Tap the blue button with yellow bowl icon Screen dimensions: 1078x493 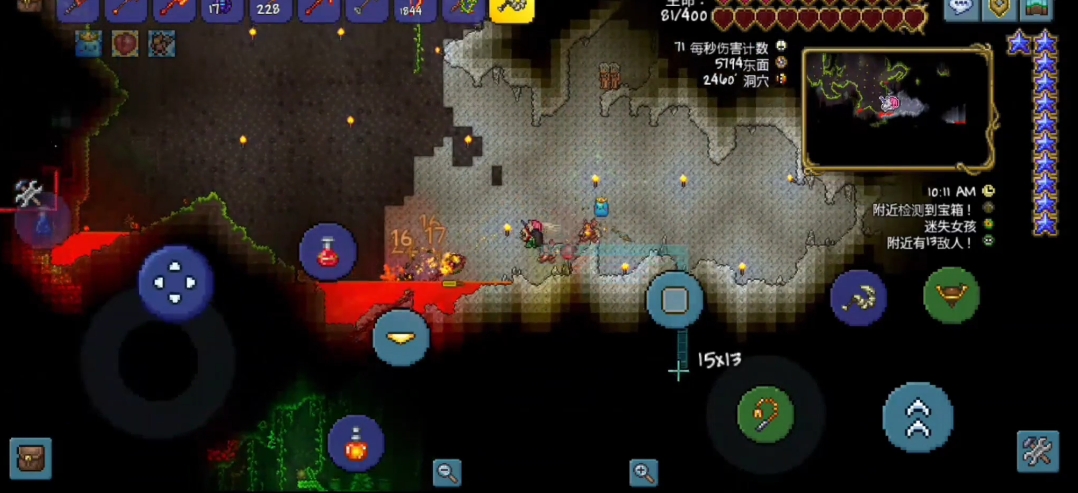tap(401, 338)
